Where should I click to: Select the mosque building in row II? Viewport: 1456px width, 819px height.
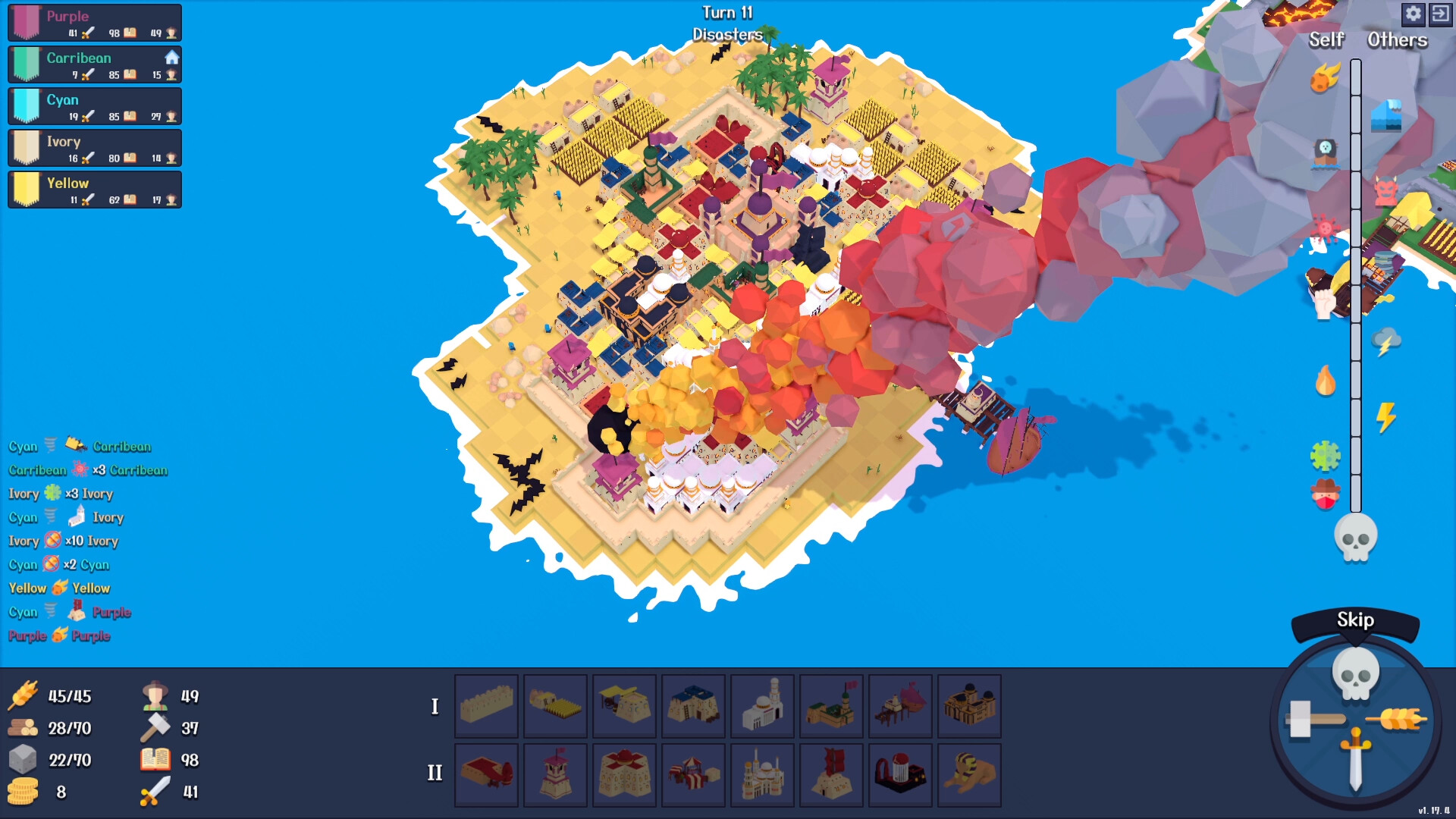click(x=762, y=775)
